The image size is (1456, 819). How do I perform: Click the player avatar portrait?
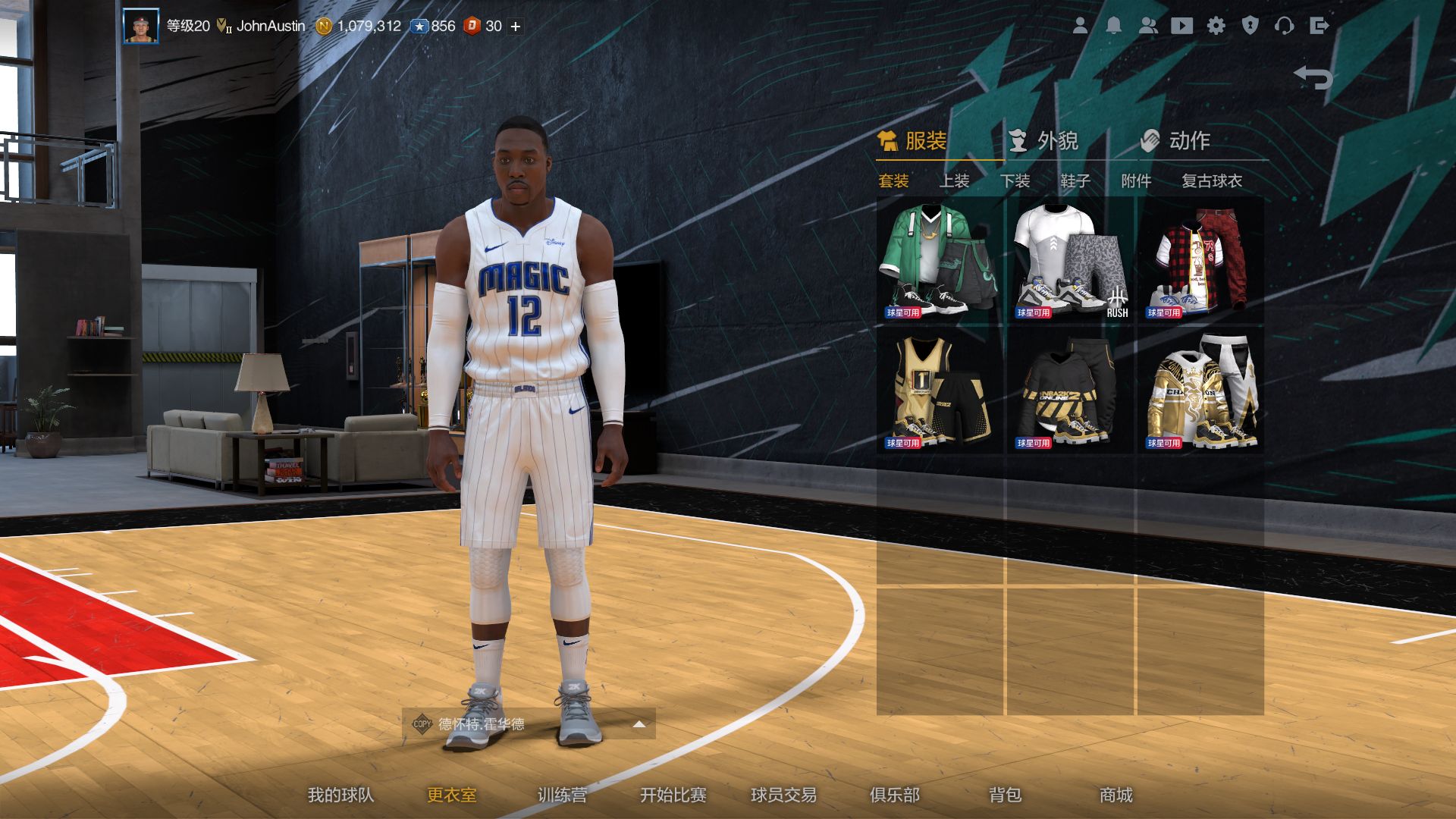[x=140, y=25]
